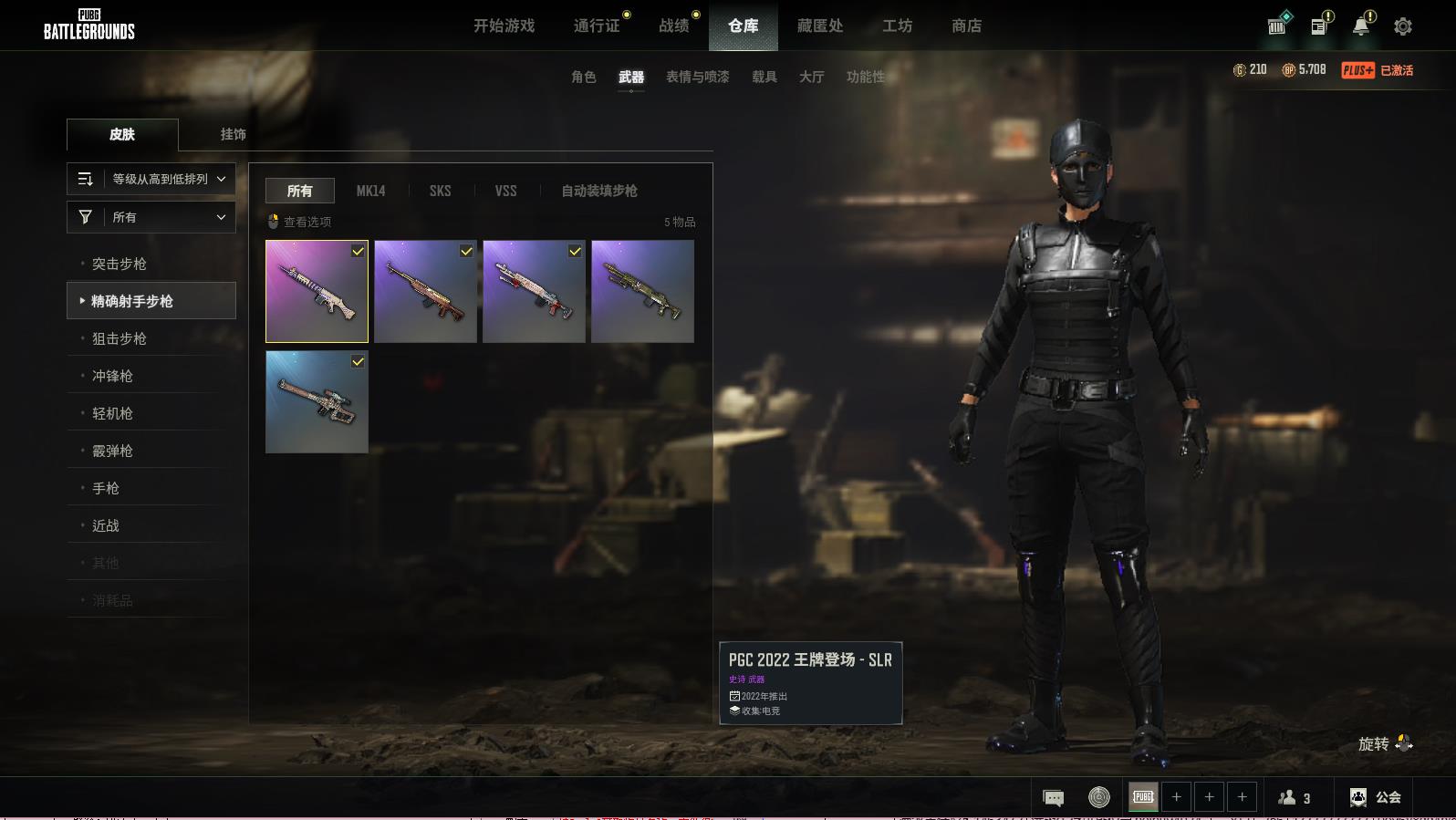The width and height of the screenshot is (1456, 820).
Task: Pick the blue-background scoped rifle skin
Action: [x=317, y=402]
